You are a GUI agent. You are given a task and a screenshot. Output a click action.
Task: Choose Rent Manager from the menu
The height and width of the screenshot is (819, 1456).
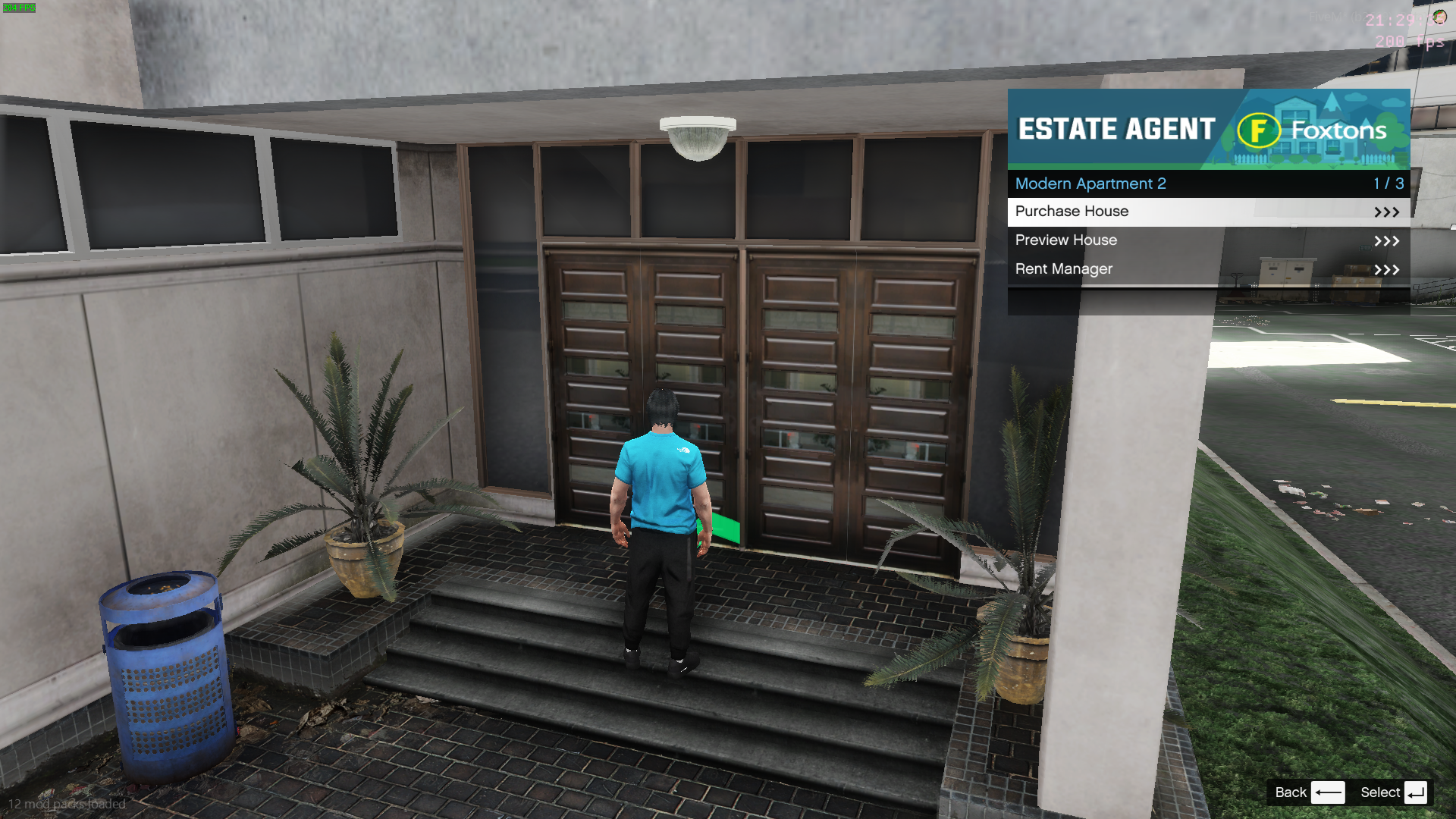[x=1207, y=269]
